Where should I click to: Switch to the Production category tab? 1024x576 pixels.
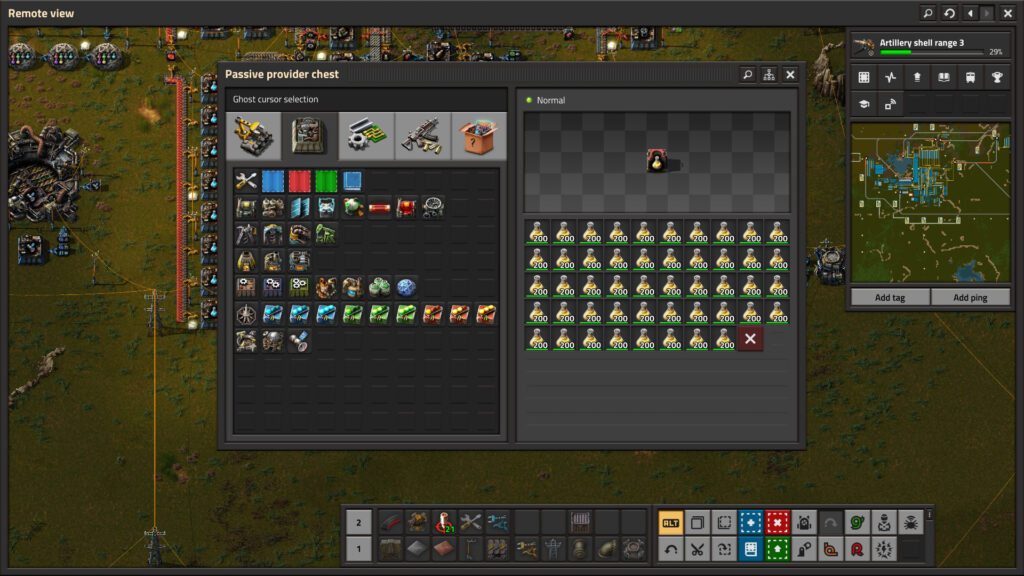310,136
